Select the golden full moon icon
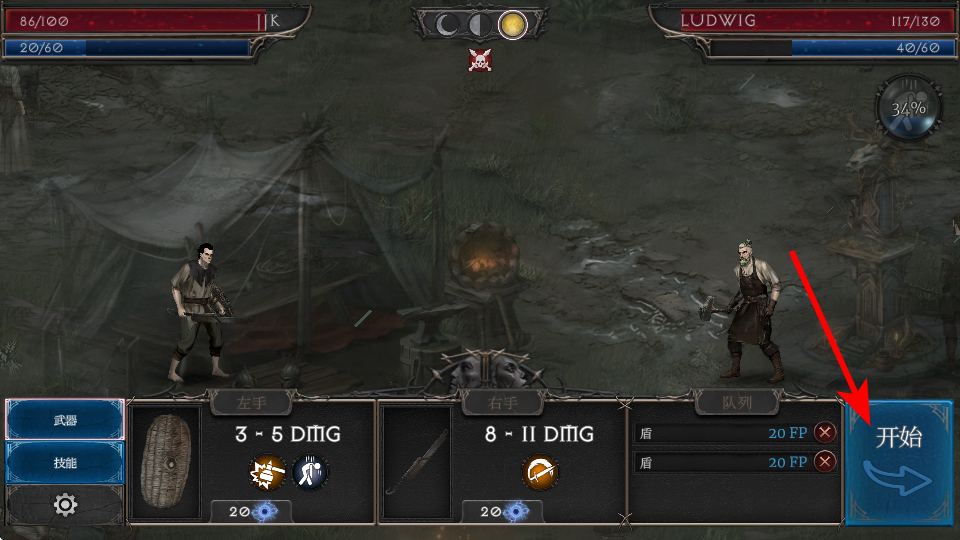 tap(513, 23)
